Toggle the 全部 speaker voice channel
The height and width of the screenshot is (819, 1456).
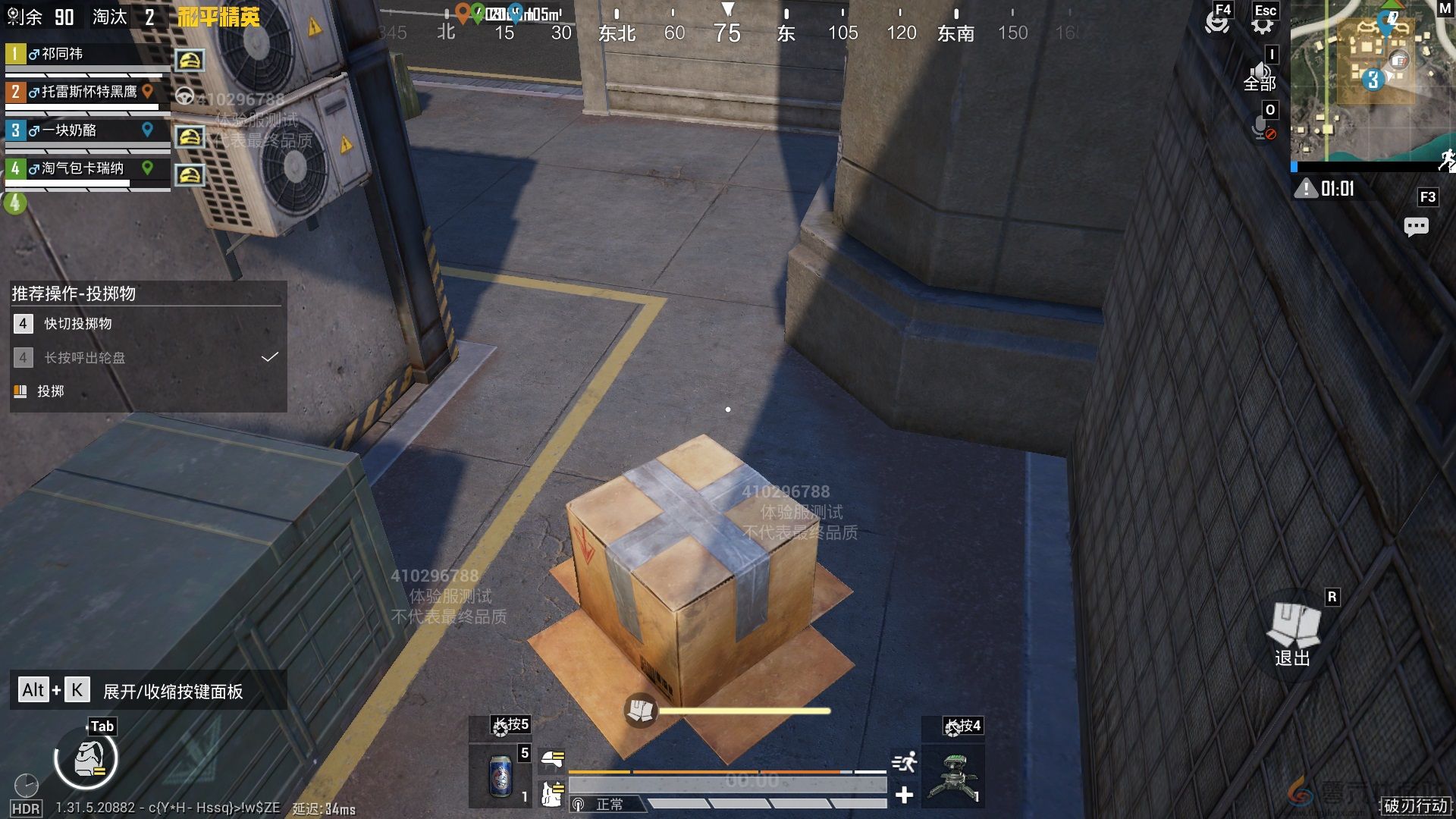coord(1260,77)
